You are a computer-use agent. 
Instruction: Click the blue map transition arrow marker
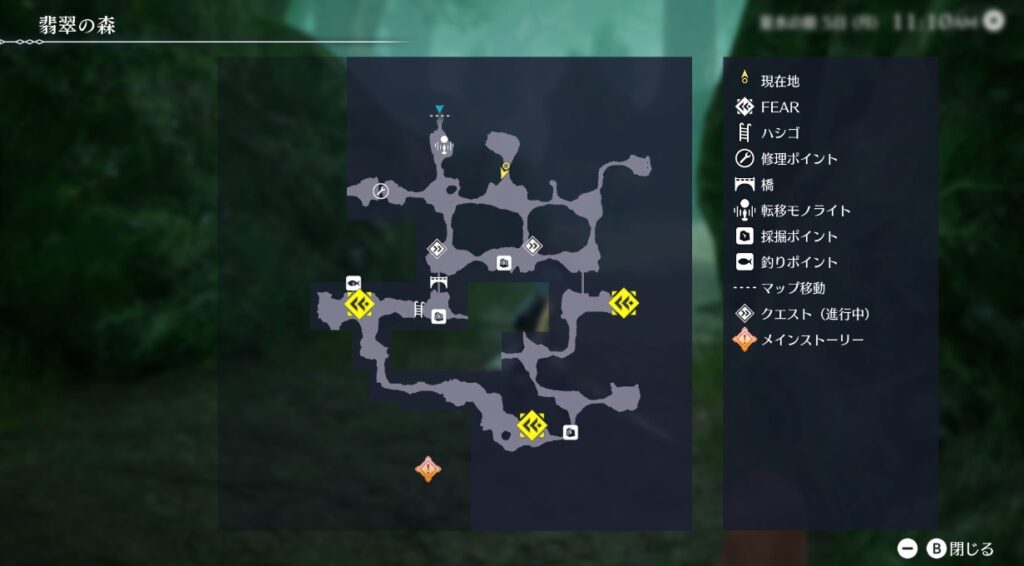(x=439, y=109)
